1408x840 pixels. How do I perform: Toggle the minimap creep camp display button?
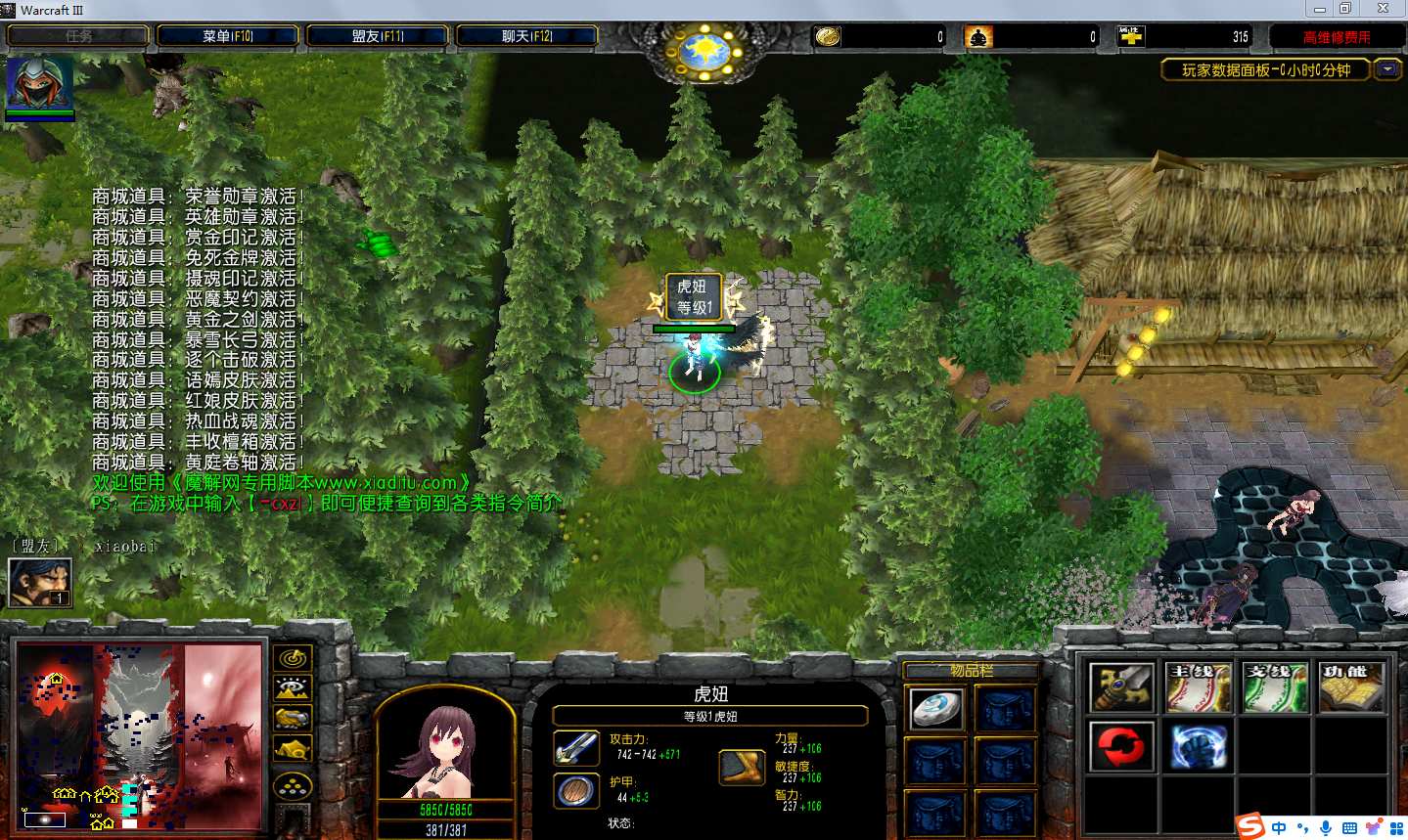coord(293,750)
